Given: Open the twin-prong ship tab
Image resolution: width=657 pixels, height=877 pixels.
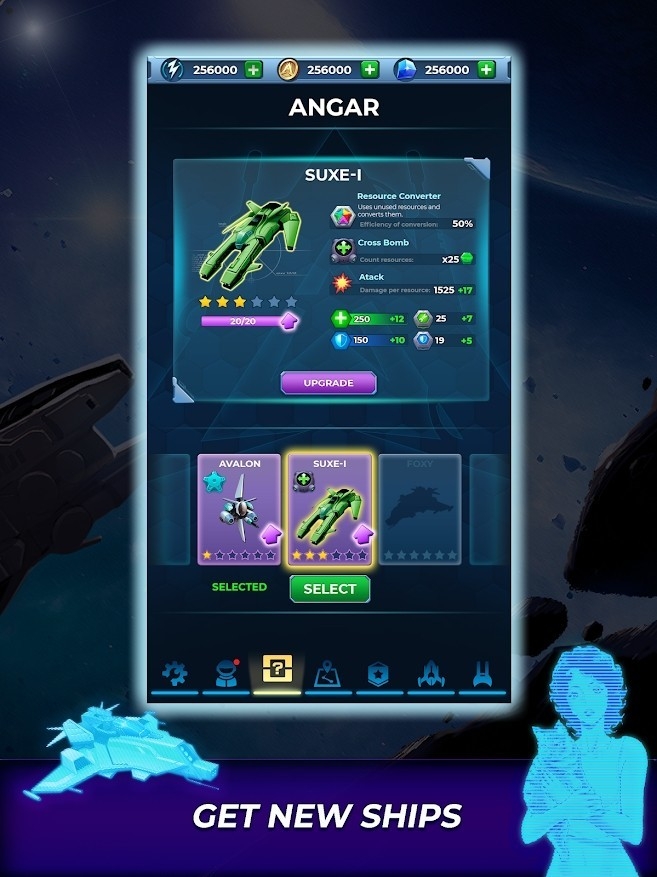Looking at the screenshot, I should click(481, 672).
